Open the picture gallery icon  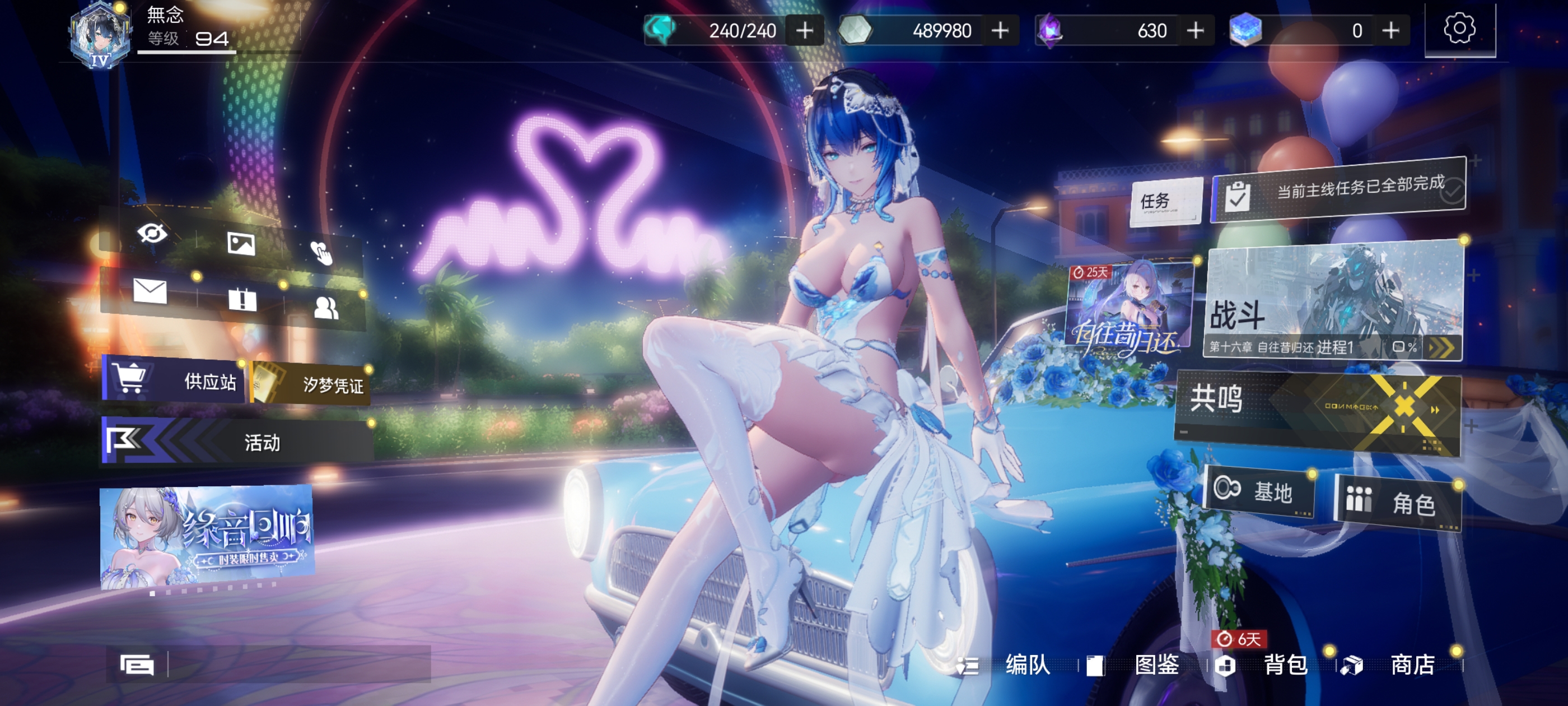(x=241, y=244)
